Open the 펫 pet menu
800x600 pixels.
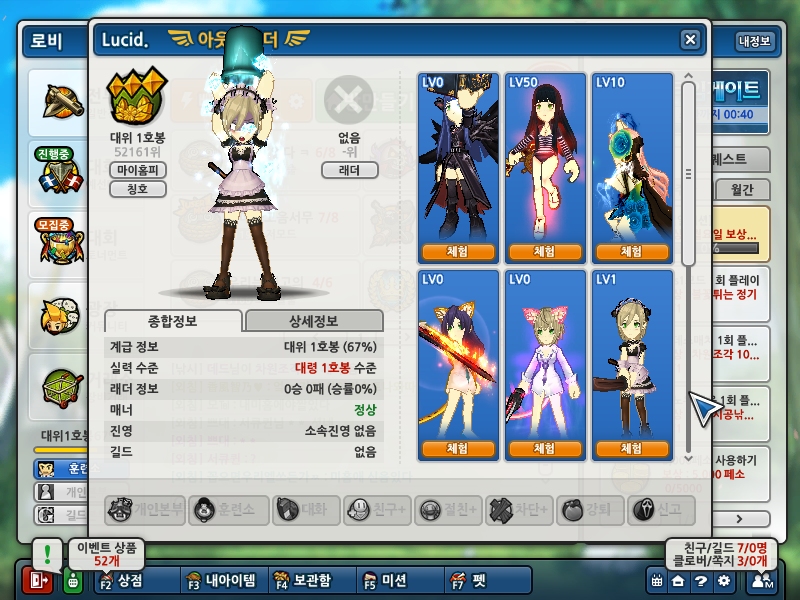[x=469, y=580]
